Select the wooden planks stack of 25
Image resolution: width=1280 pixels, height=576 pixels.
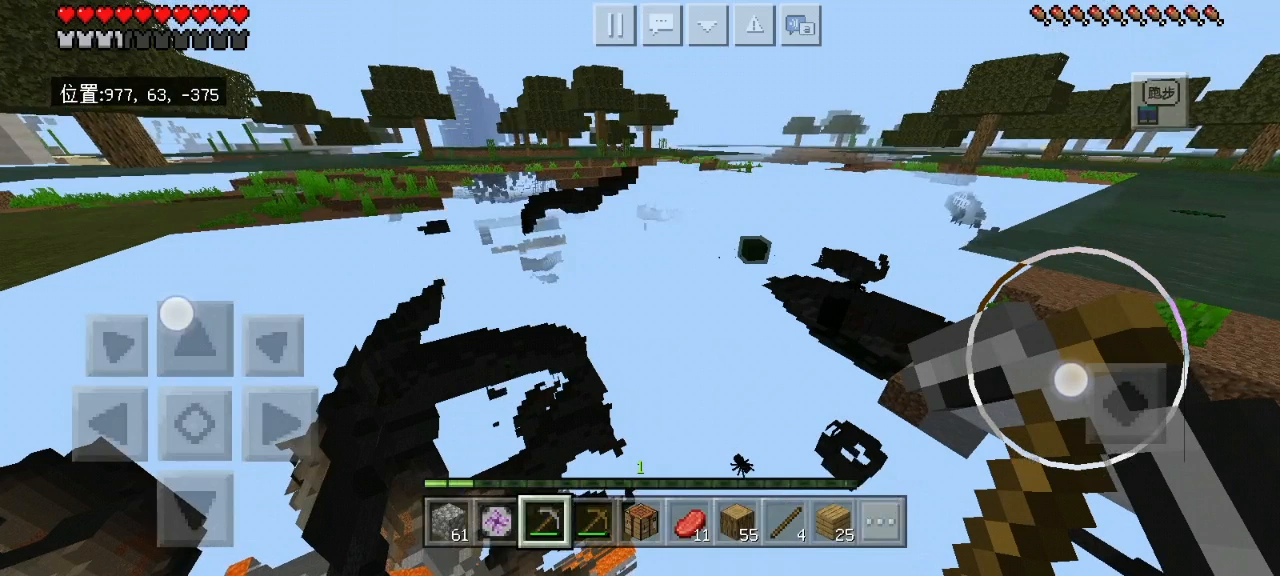pyautogui.click(x=834, y=522)
